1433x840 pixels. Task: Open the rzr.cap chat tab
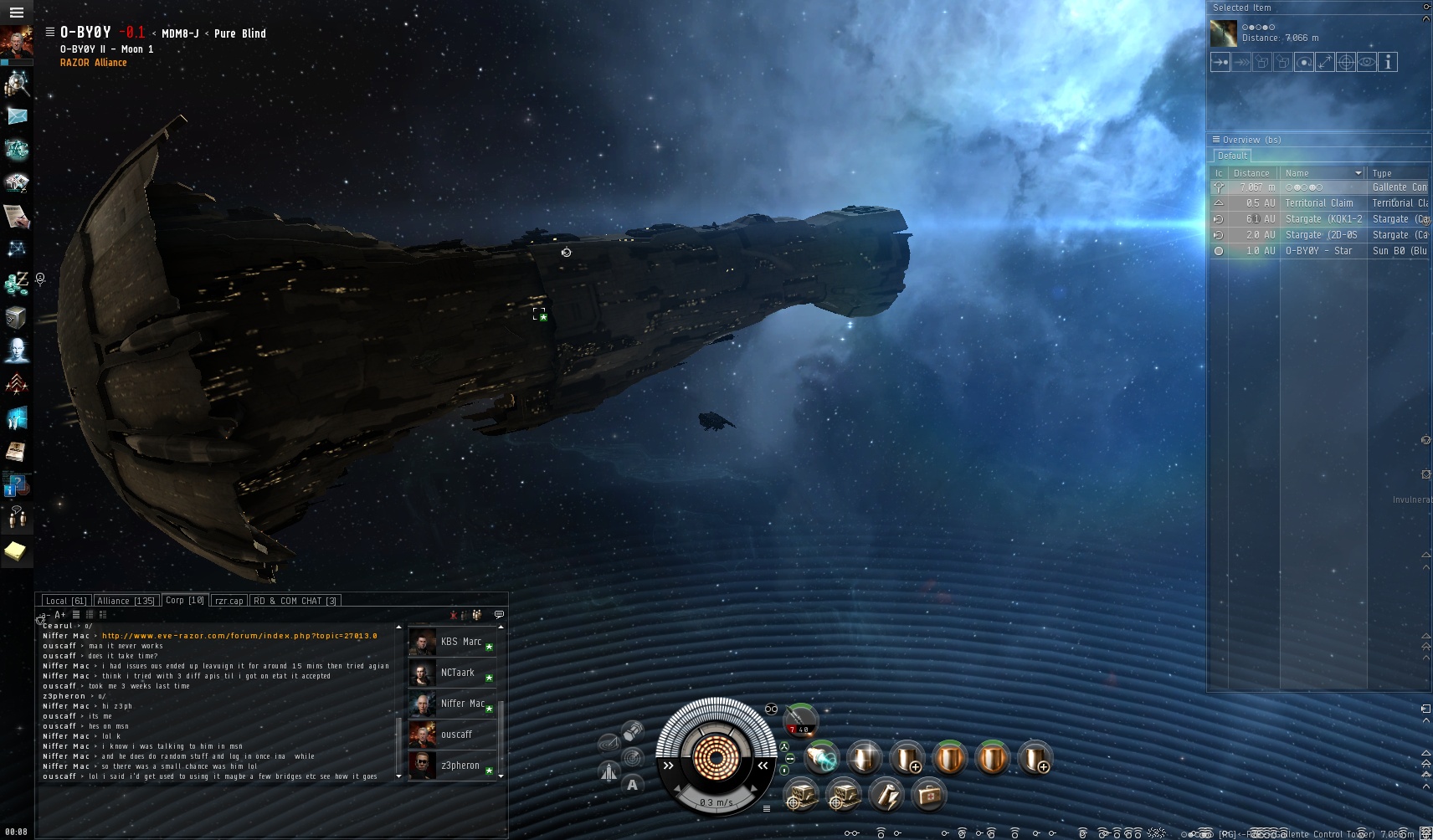coord(229,601)
